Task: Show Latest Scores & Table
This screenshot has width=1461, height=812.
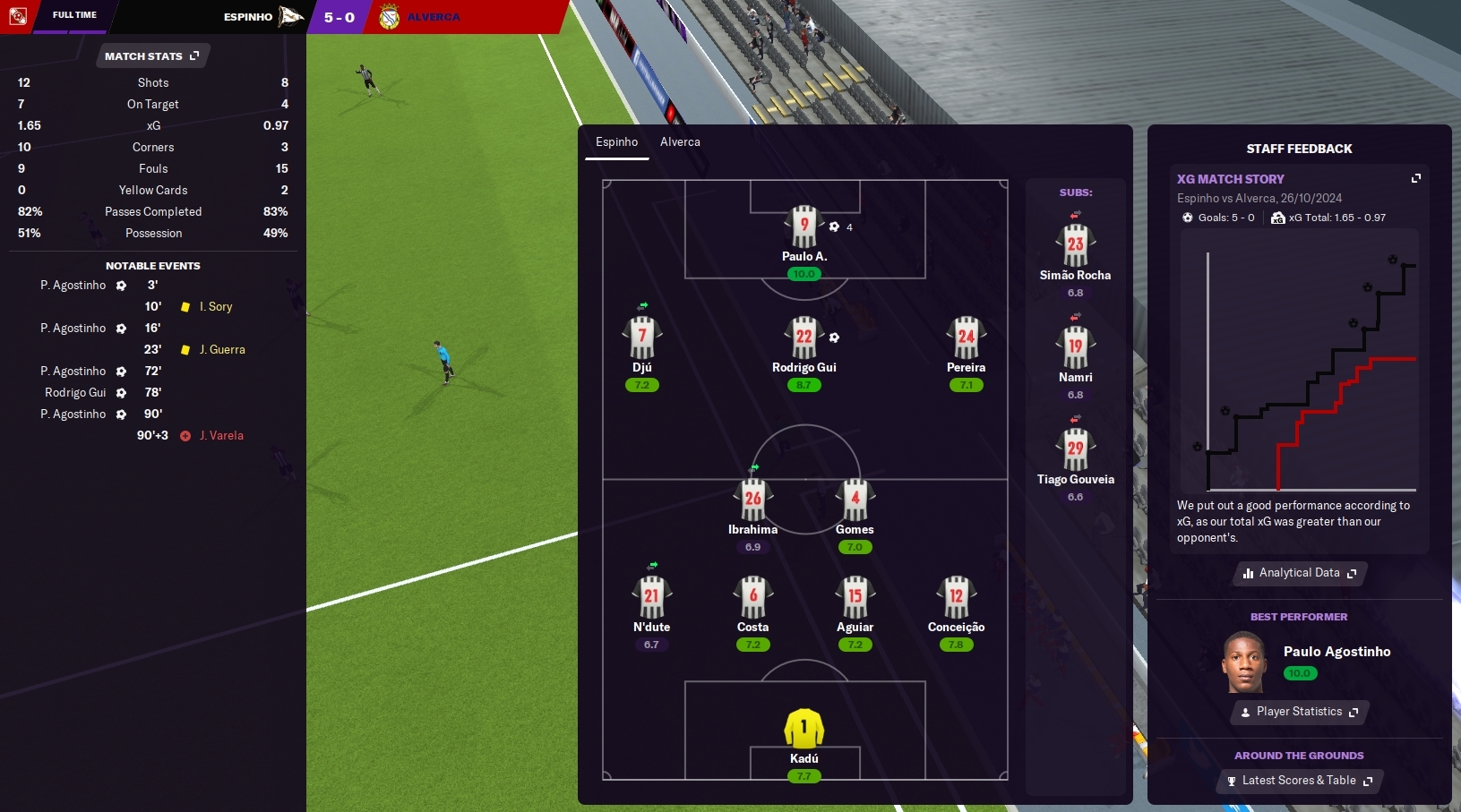Action: pos(1300,781)
